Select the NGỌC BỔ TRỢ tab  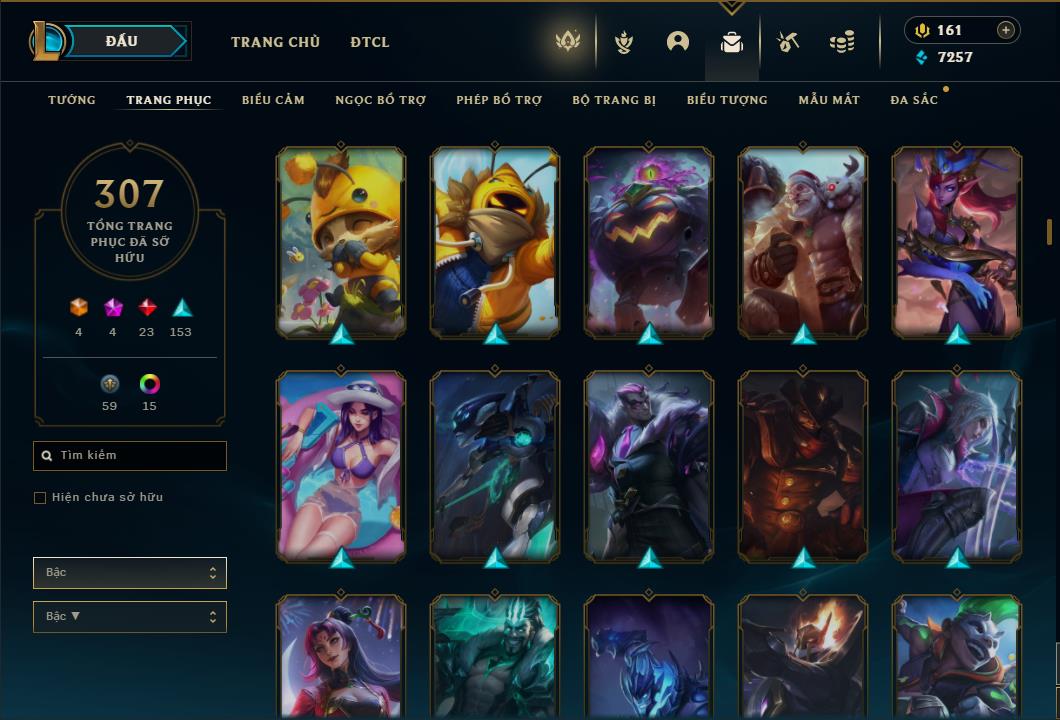(x=380, y=100)
